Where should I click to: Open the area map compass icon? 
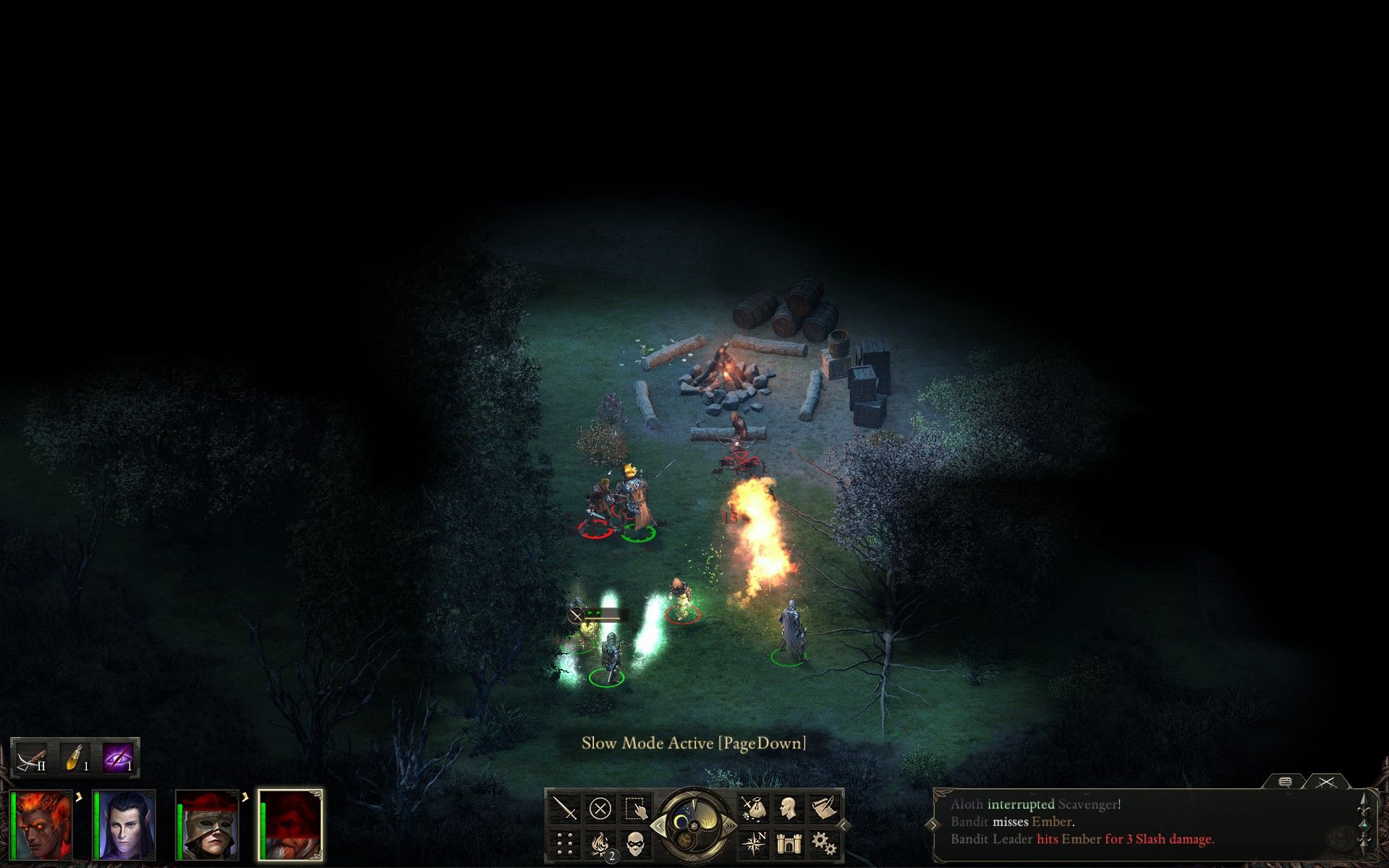click(x=753, y=843)
